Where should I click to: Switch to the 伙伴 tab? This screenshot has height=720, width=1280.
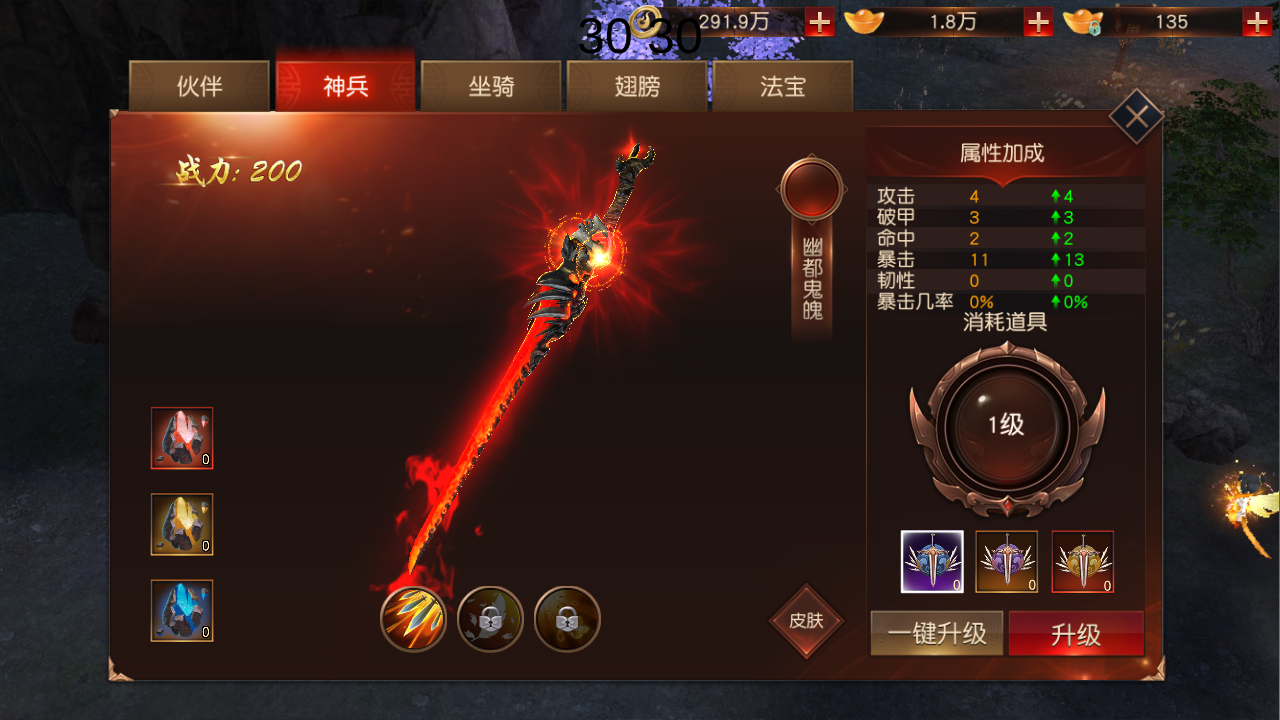(199, 86)
